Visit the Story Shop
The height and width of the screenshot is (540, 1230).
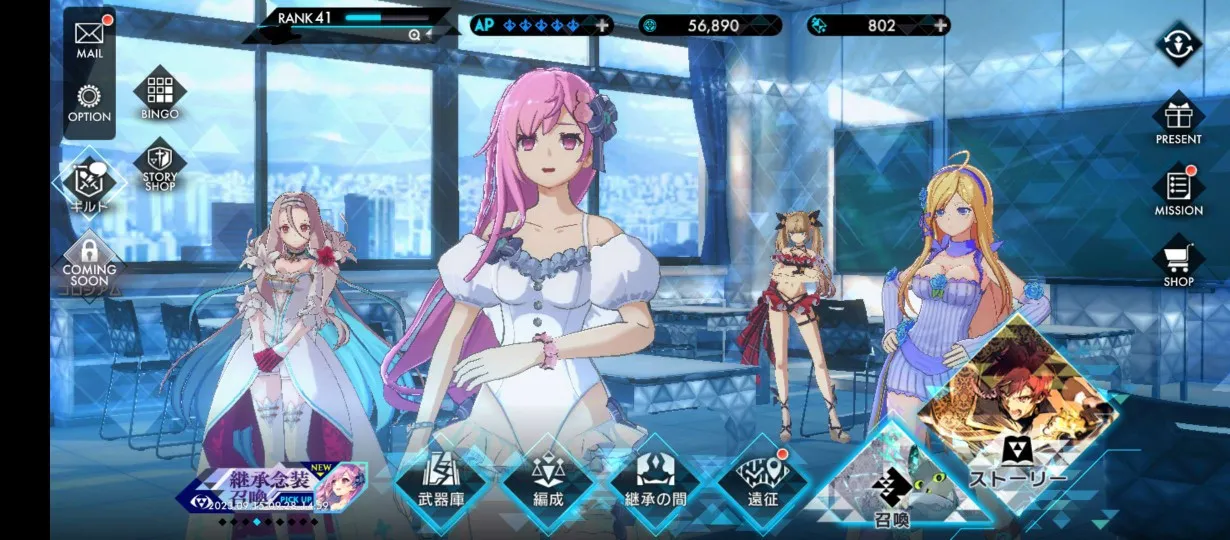[x=160, y=168]
